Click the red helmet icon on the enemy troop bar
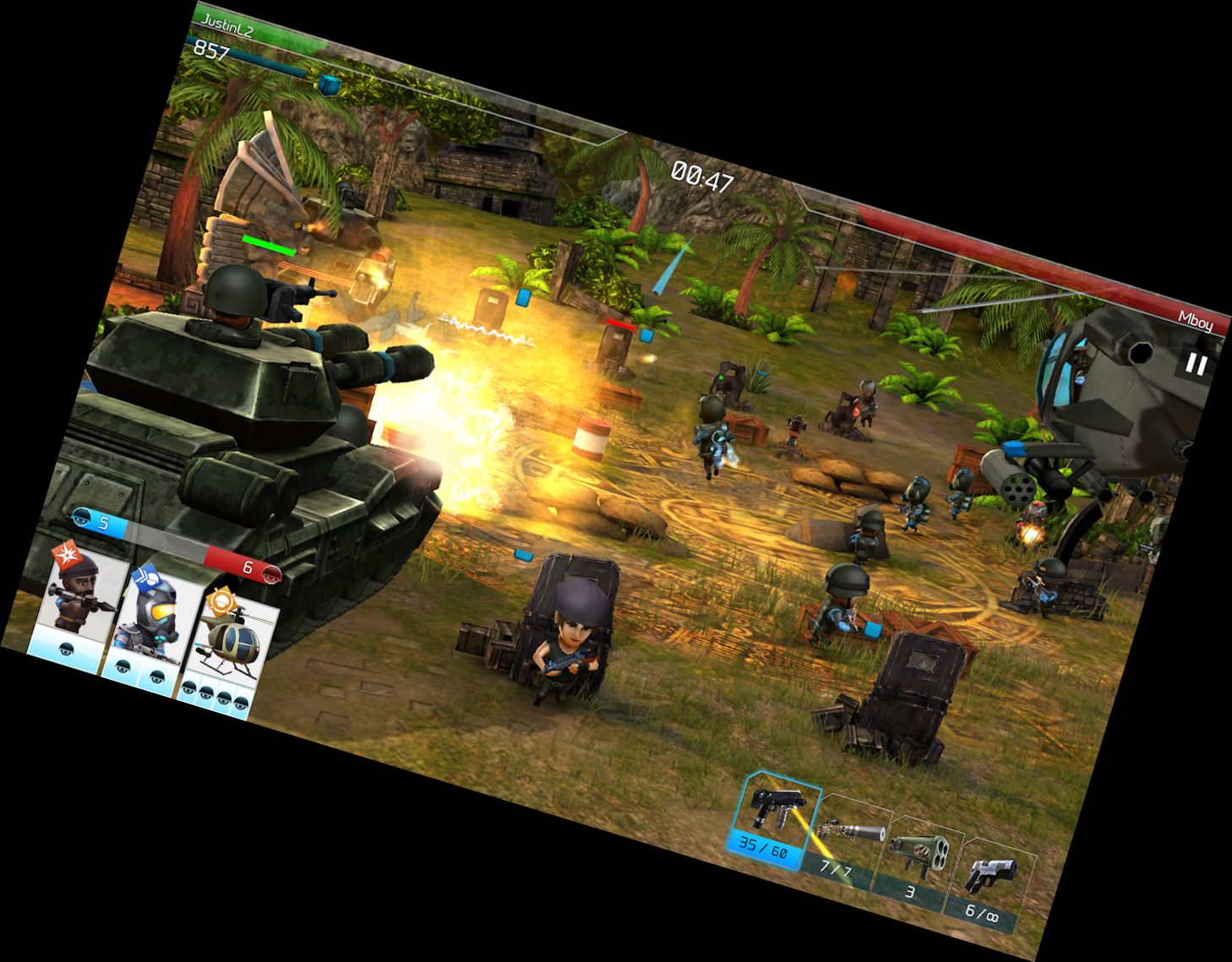Image resolution: width=1232 pixels, height=962 pixels. tap(270, 577)
